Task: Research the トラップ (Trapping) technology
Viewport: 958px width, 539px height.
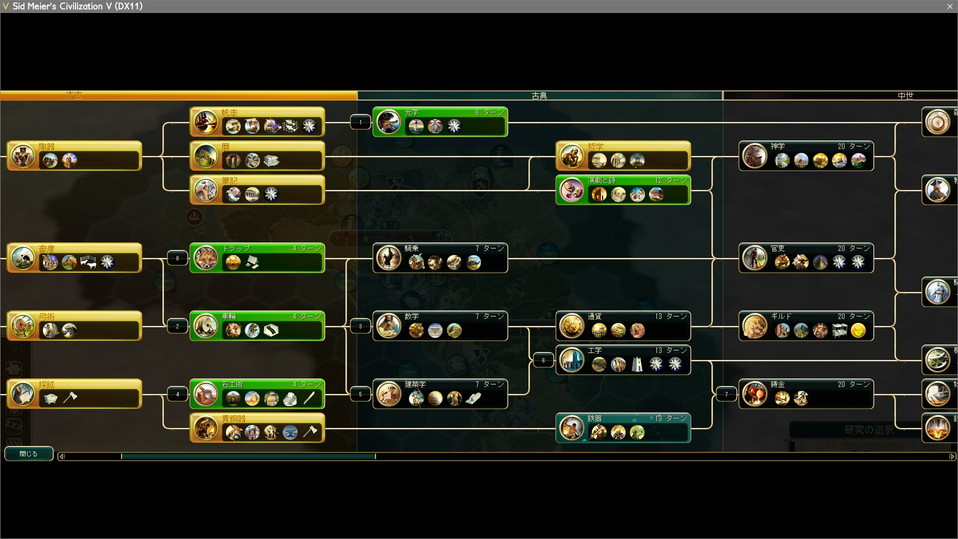Action: click(257, 257)
